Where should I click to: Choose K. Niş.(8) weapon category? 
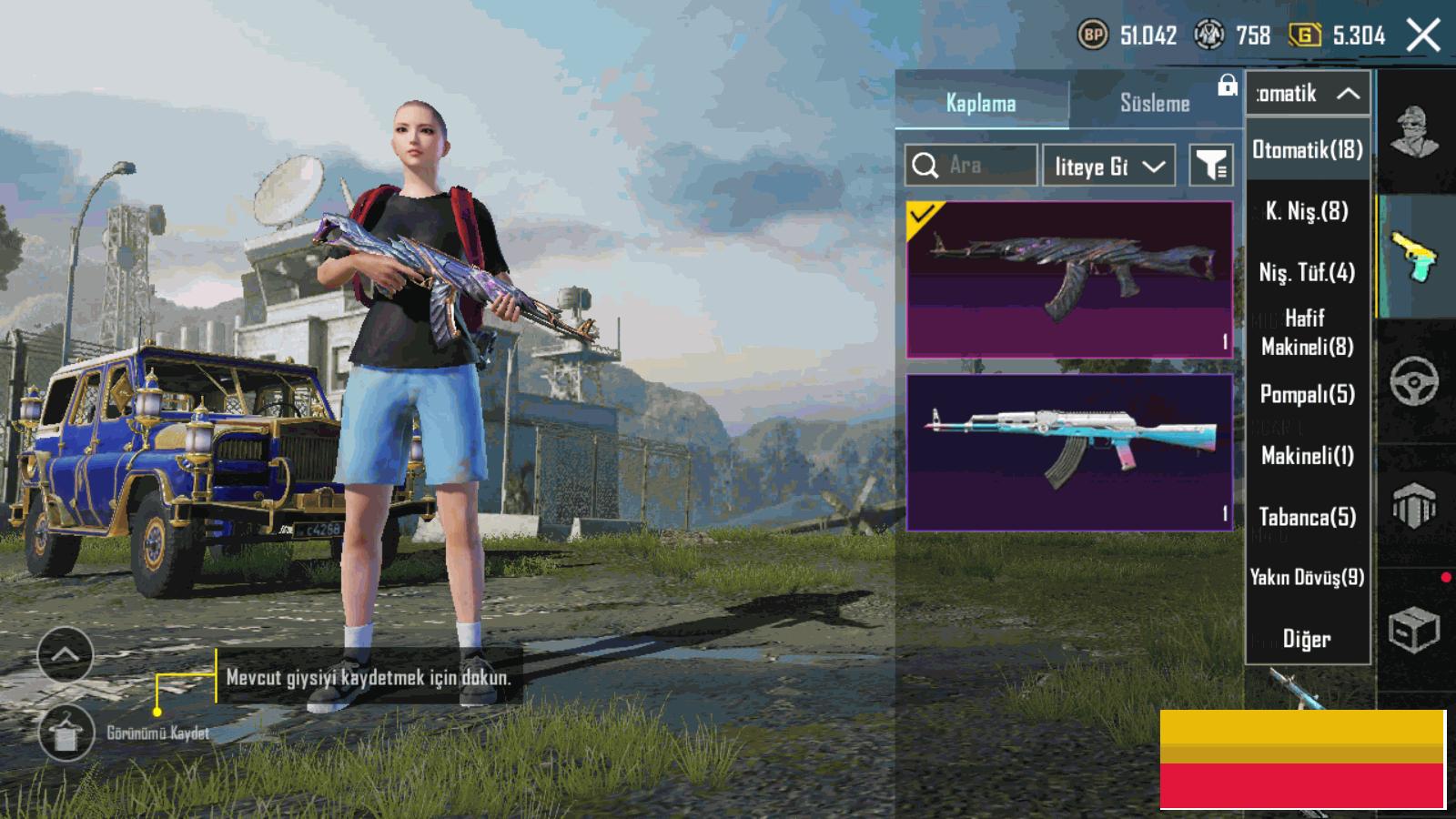point(1308,211)
